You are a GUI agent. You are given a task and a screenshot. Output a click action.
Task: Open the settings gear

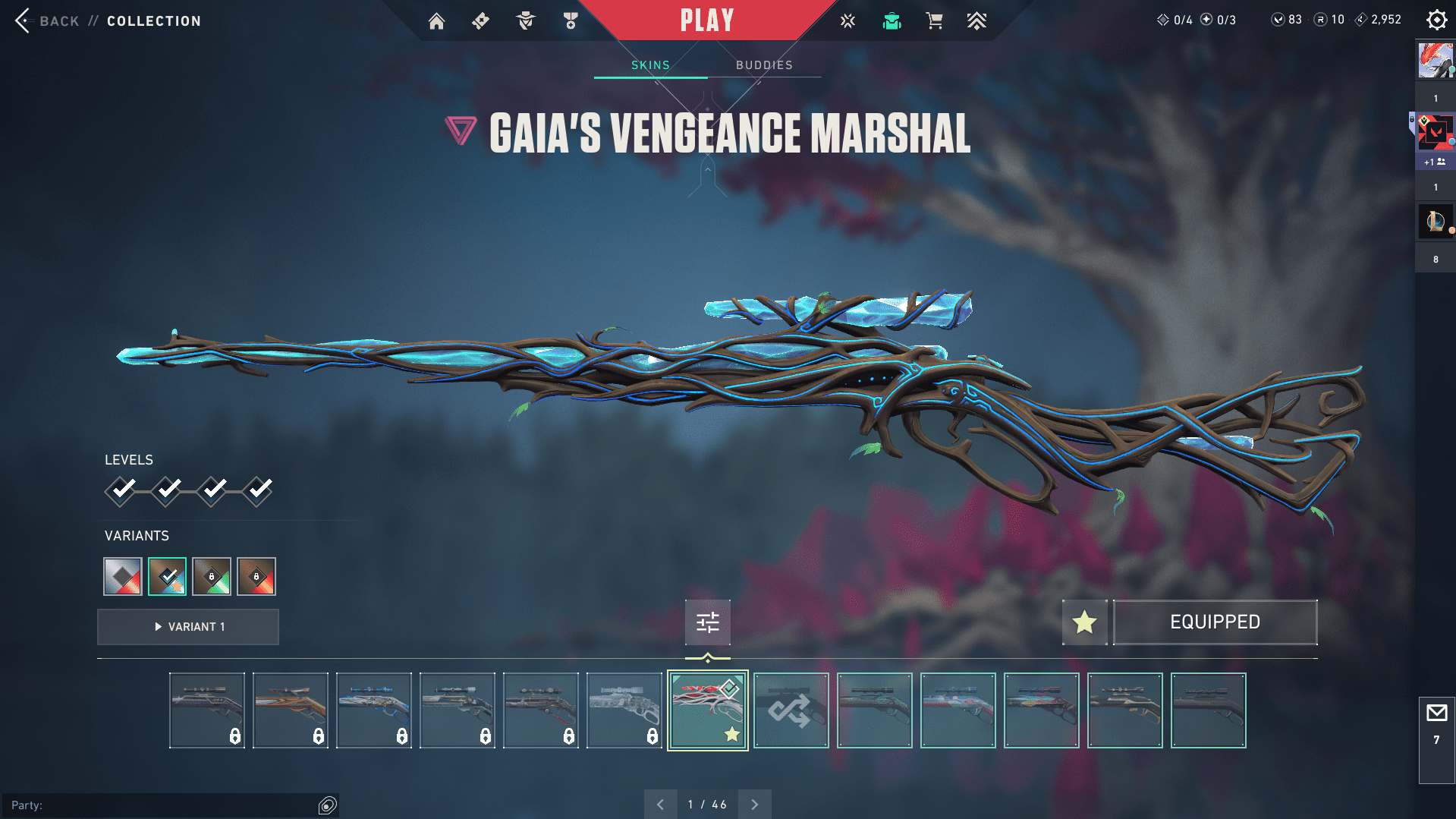click(x=1436, y=20)
